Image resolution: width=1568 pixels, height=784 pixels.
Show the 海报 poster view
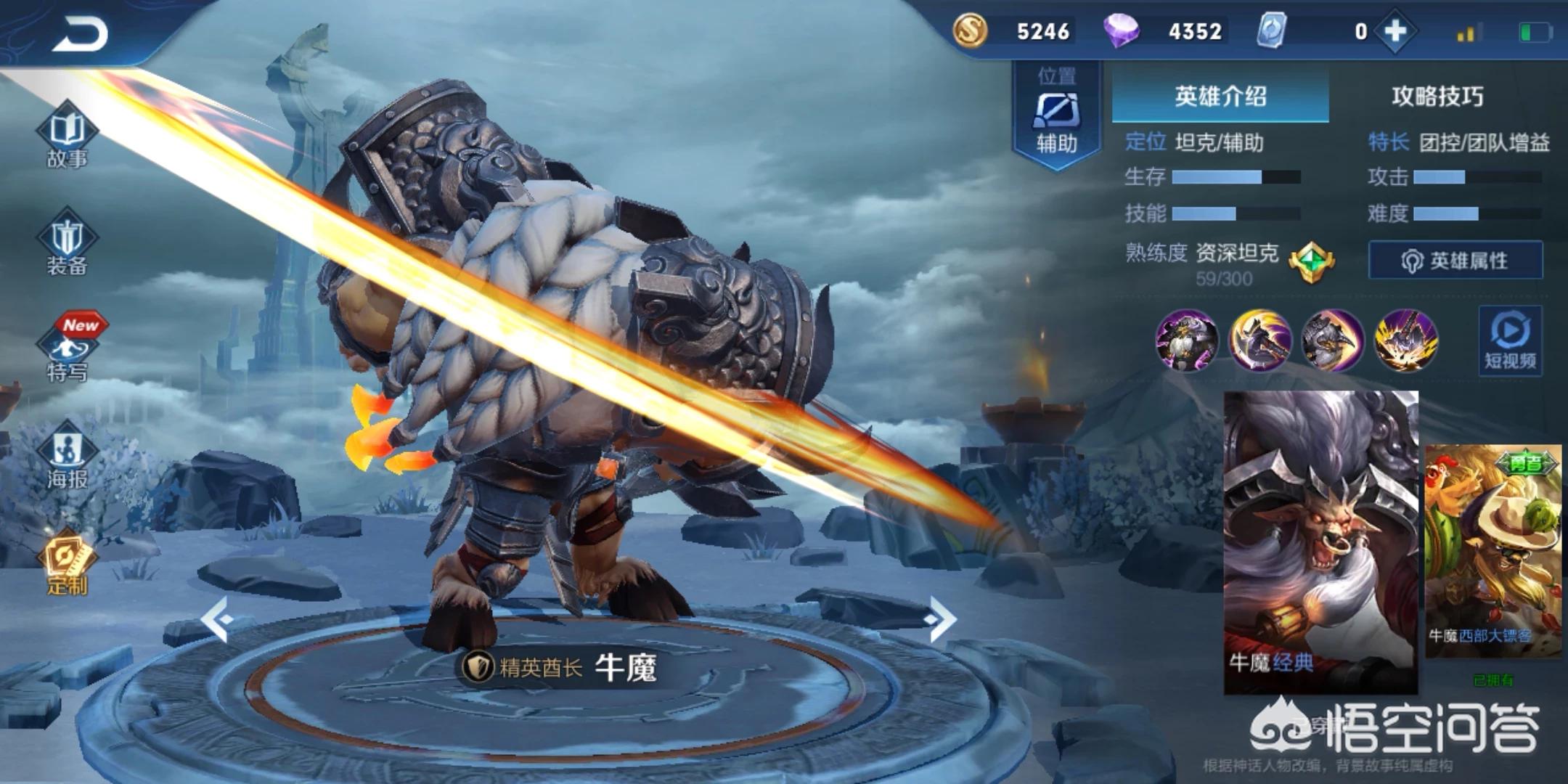(67, 457)
